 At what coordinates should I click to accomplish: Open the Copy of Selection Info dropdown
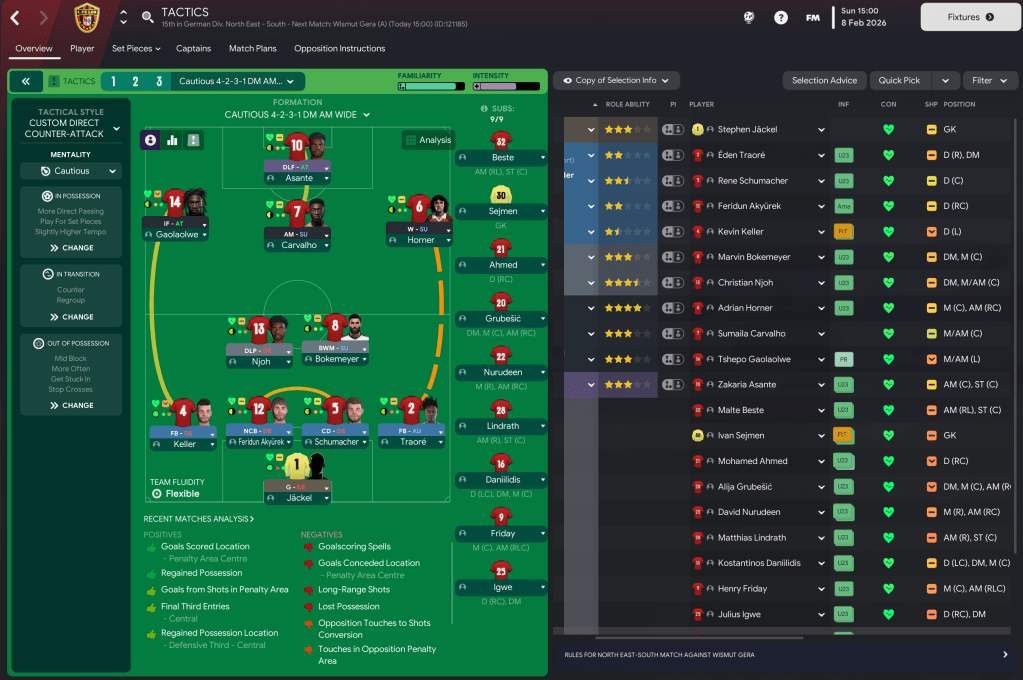coord(616,81)
